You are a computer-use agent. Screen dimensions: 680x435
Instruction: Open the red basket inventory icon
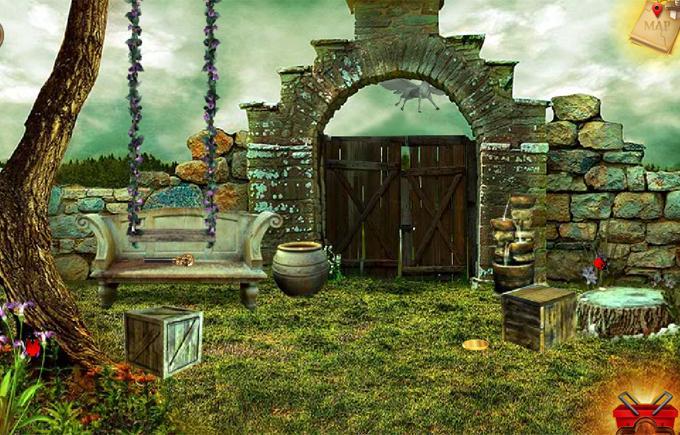645,412
